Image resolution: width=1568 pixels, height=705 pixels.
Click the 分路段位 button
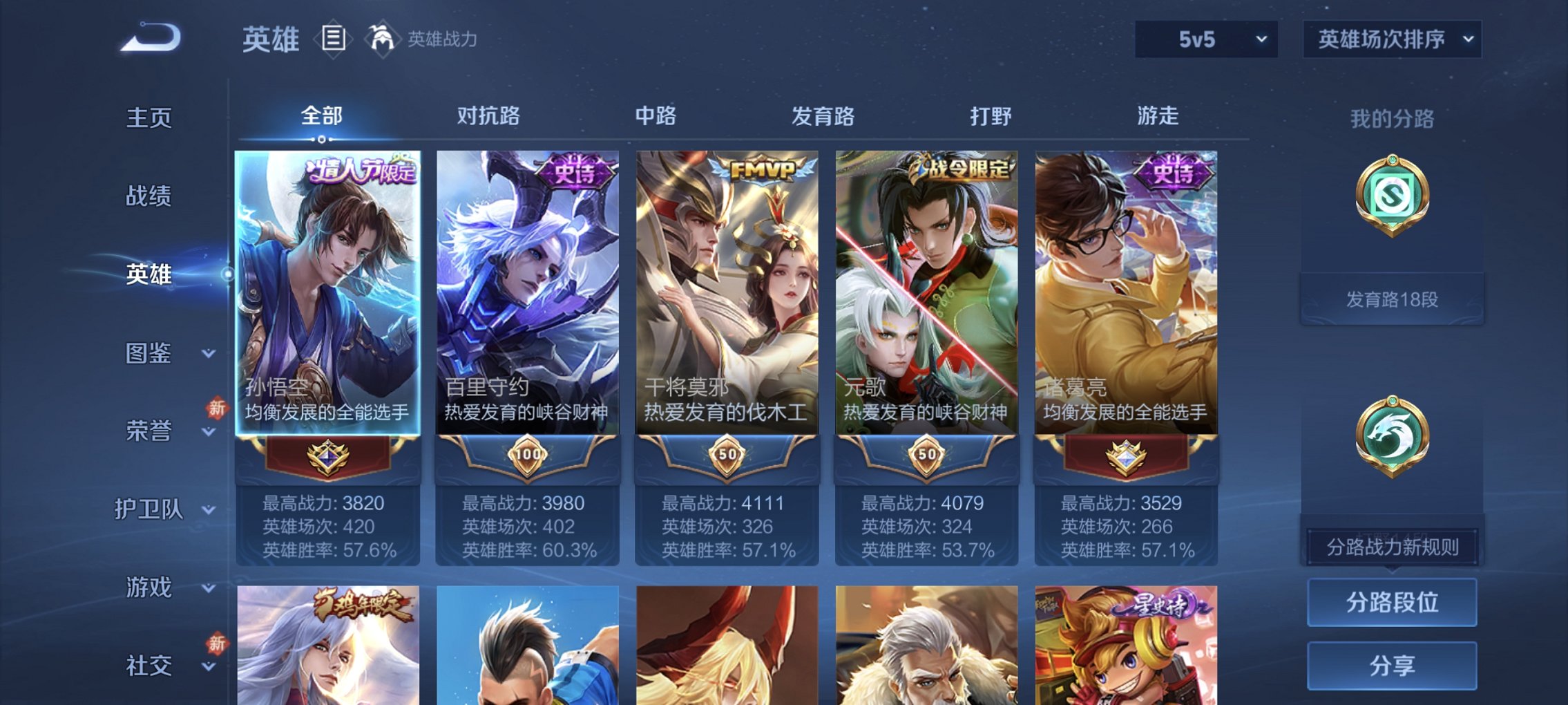pyautogui.click(x=1393, y=602)
